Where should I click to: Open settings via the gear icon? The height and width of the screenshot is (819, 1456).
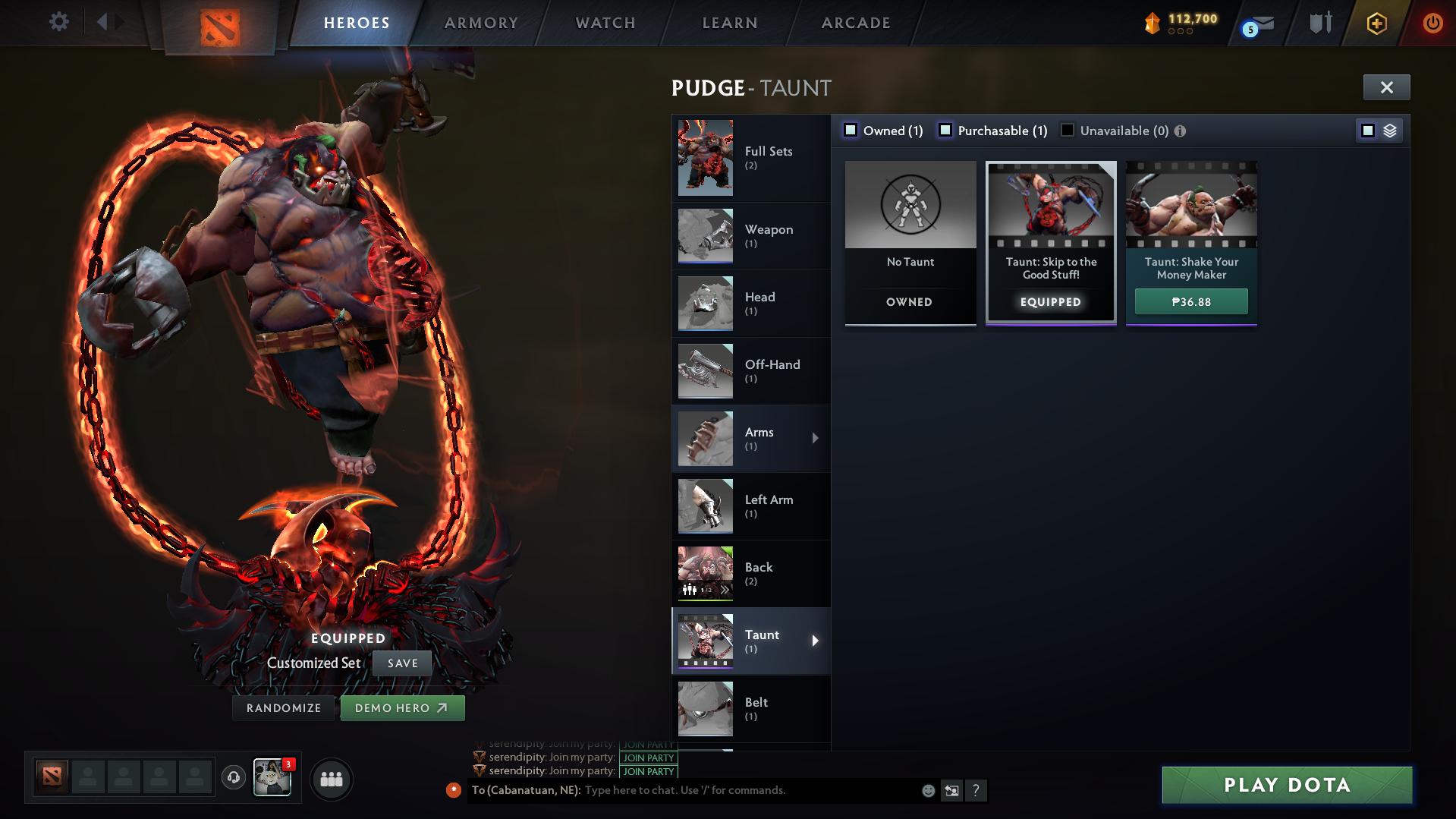[x=58, y=22]
